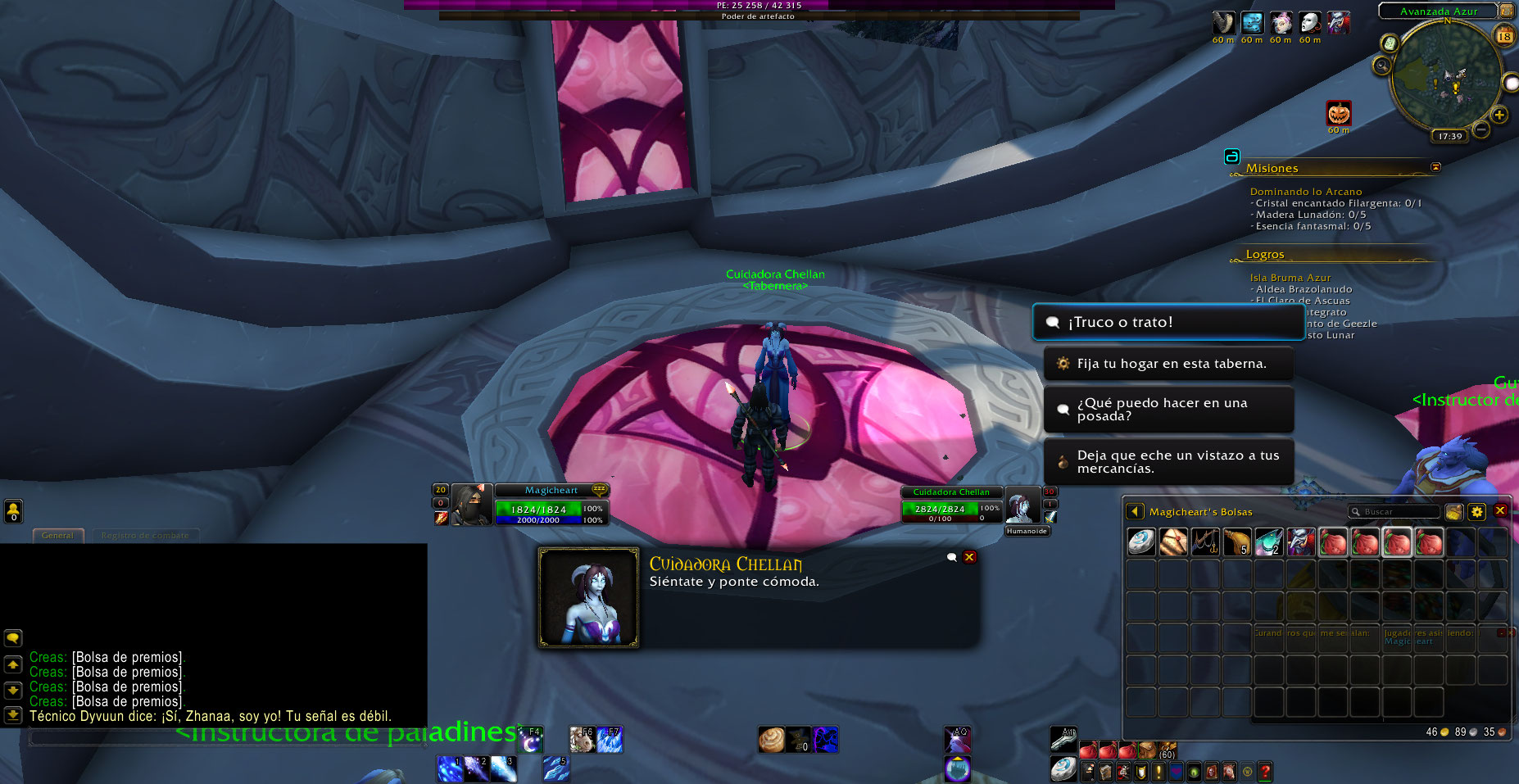This screenshot has width=1519, height=784.
Task: Zoom in on the minimap
Action: click(1499, 115)
